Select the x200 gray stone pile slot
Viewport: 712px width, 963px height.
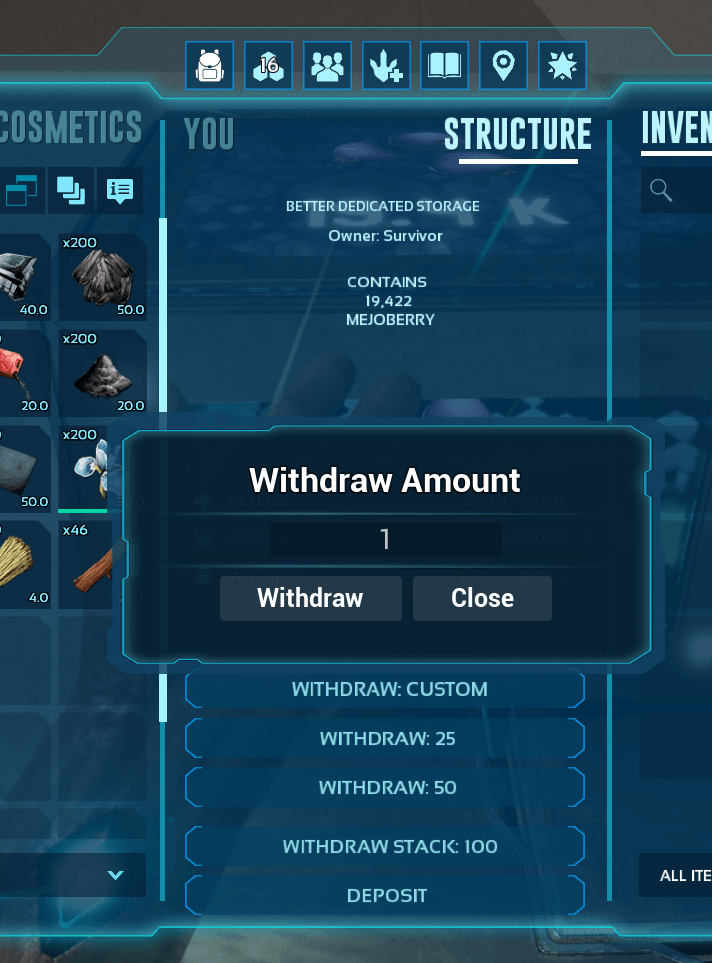103,372
